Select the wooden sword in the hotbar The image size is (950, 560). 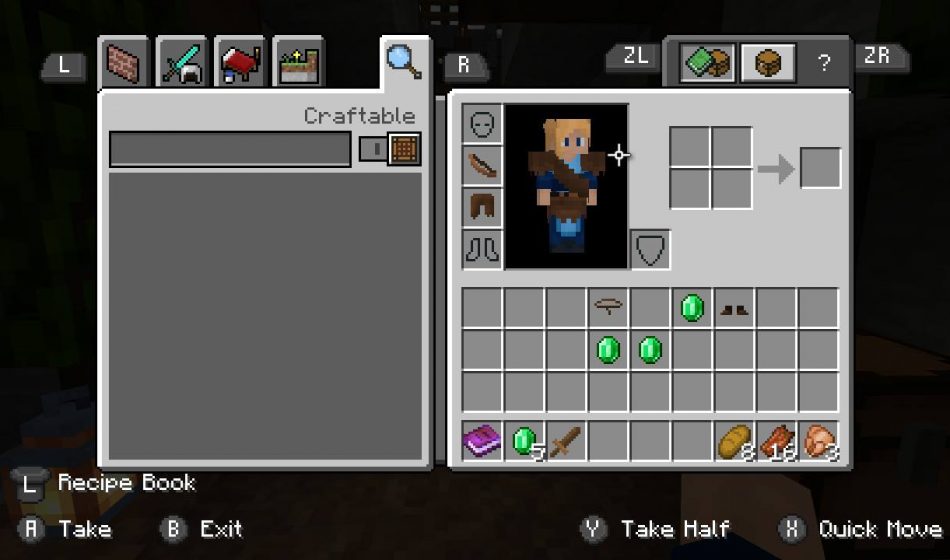click(566, 441)
